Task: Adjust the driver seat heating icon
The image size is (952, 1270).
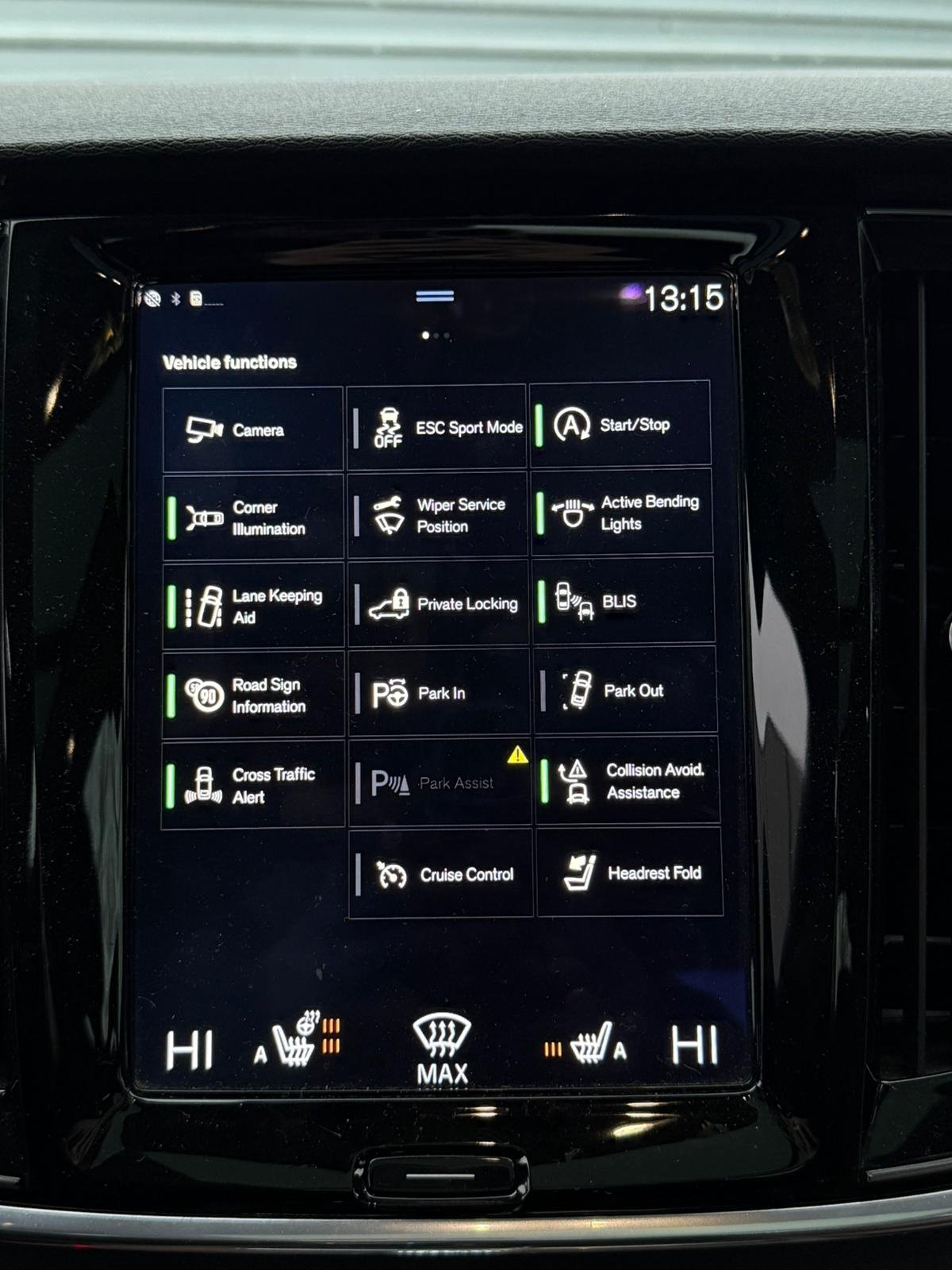Action: pyautogui.click(x=295, y=1042)
